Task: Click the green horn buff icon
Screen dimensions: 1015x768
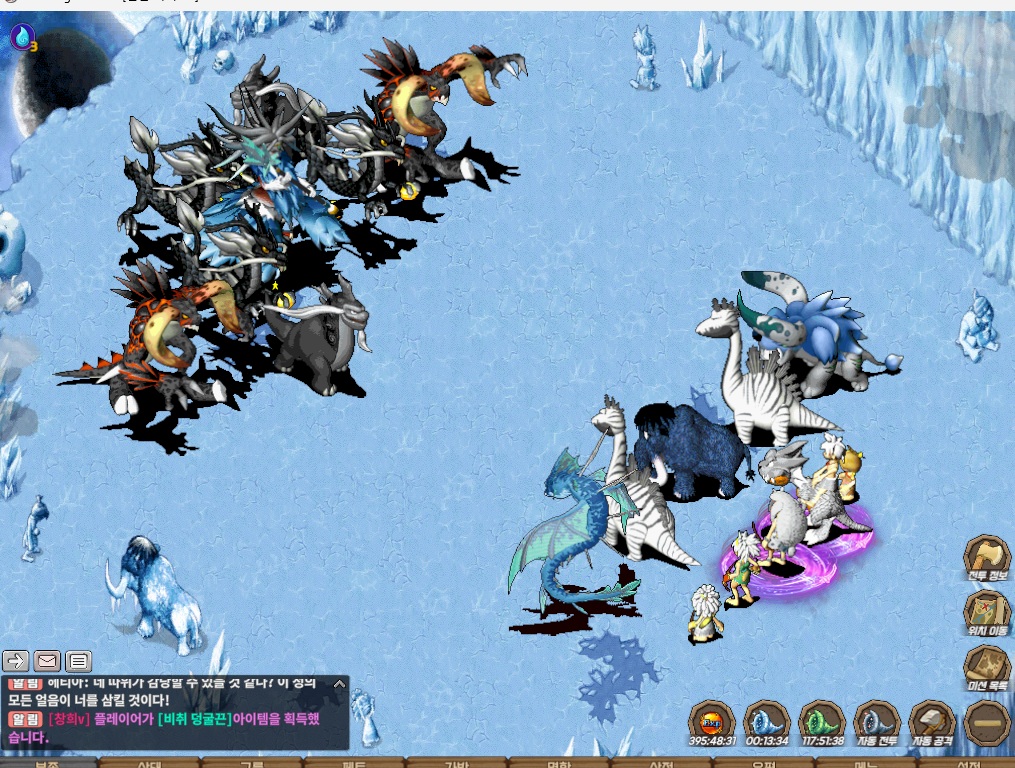Action: [x=822, y=722]
